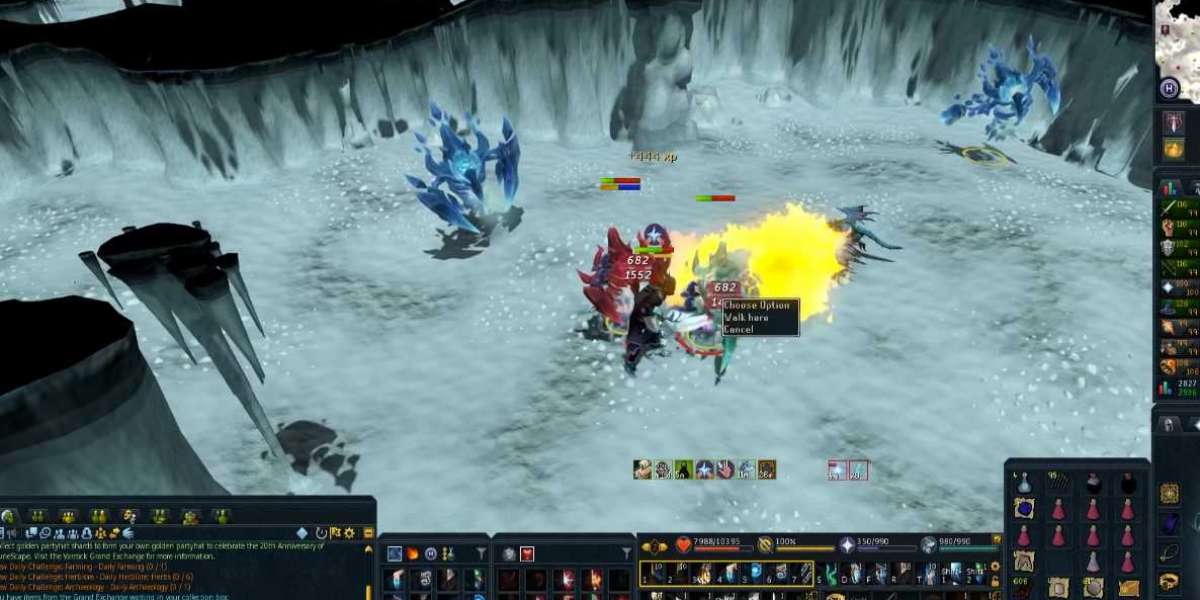Choose "Walk here" in the context menu

click(747, 317)
